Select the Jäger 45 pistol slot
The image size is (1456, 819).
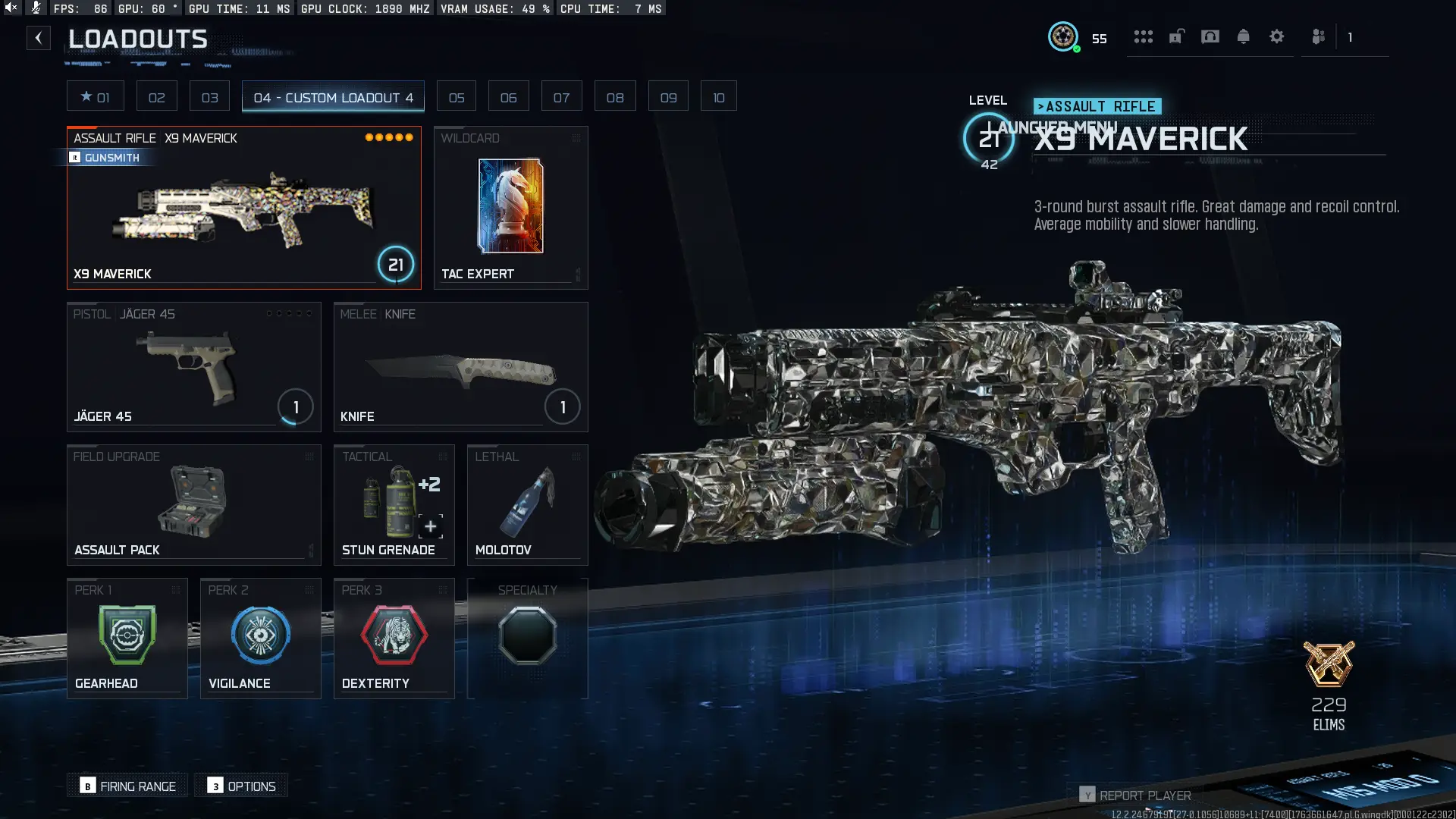(193, 367)
